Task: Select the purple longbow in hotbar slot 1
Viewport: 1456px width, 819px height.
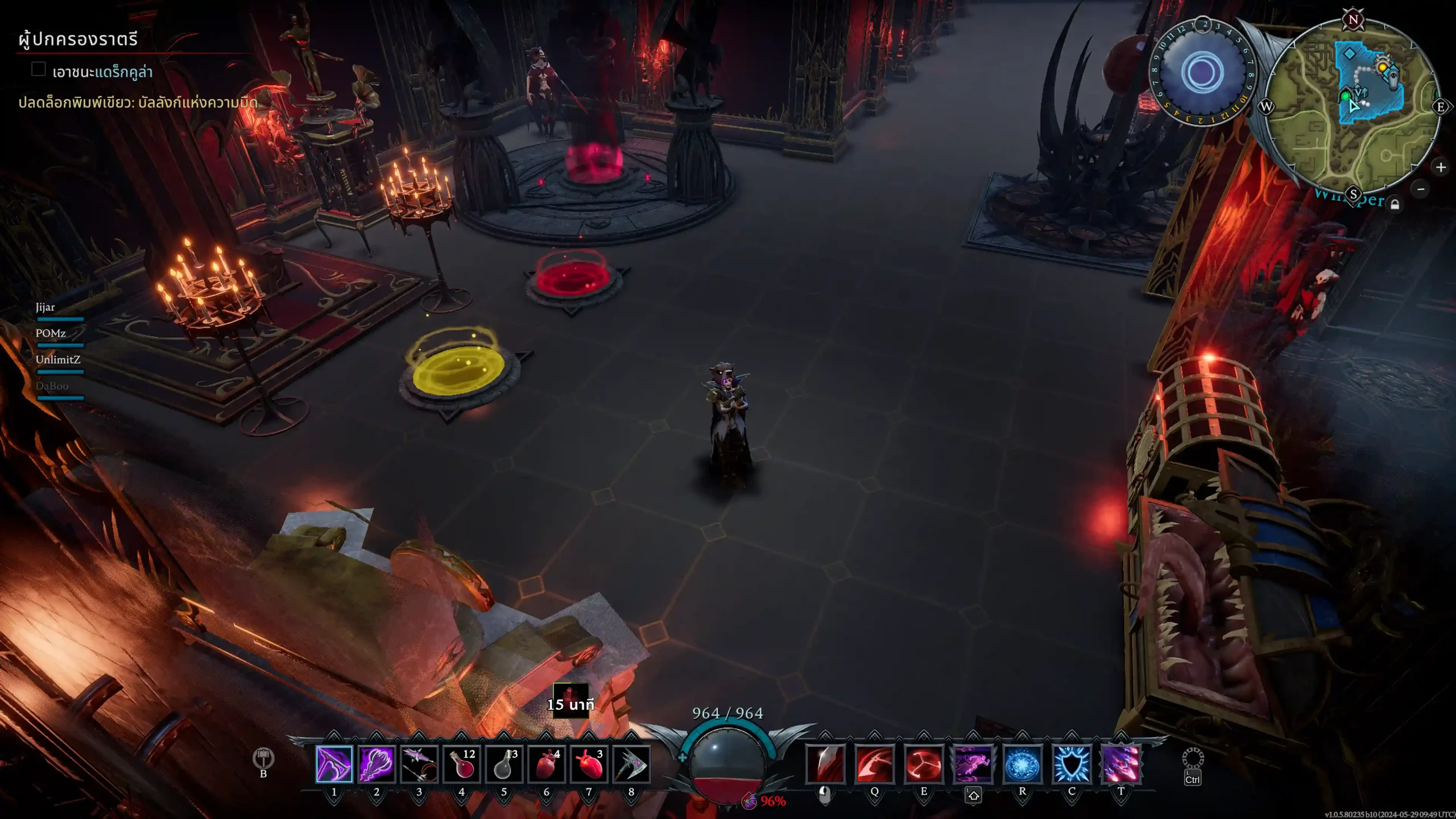Action: (334, 763)
